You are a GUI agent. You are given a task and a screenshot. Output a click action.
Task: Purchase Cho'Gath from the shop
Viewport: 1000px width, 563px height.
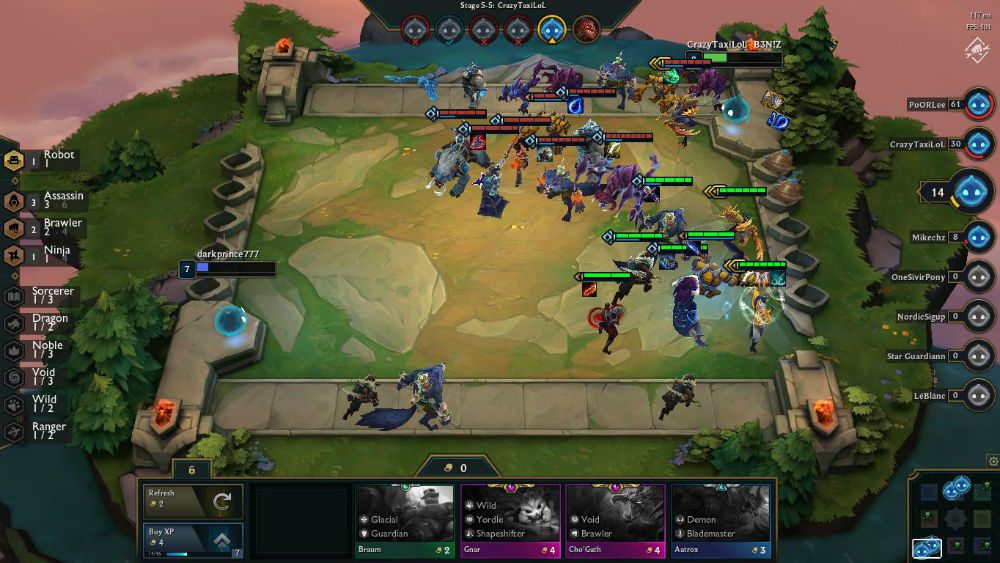tap(615, 522)
